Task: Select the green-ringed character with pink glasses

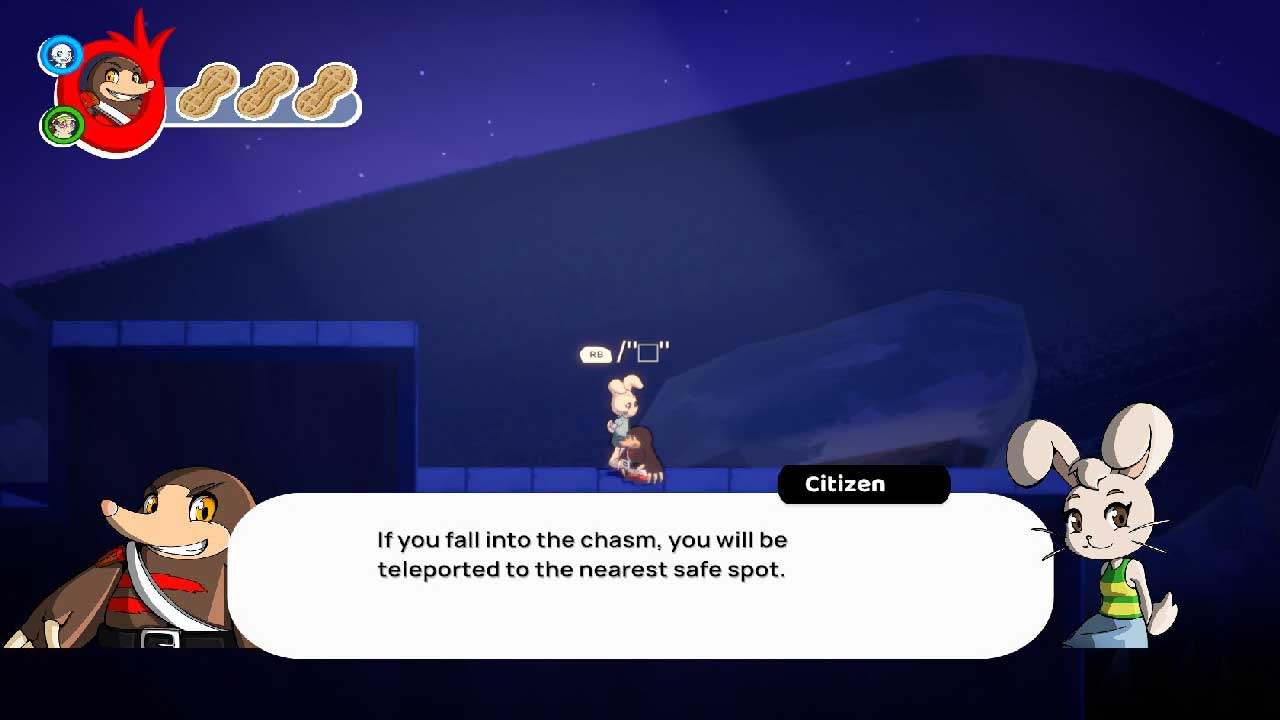Action: pyautogui.click(x=62, y=126)
